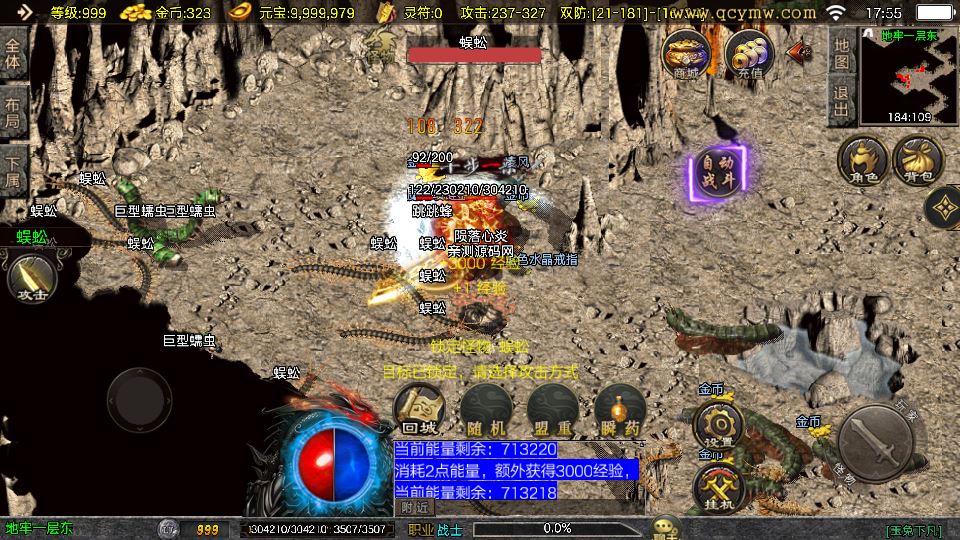Viewport: 960px width, 540px height.
Task: Click the 退出 exit button
Action: click(842, 100)
